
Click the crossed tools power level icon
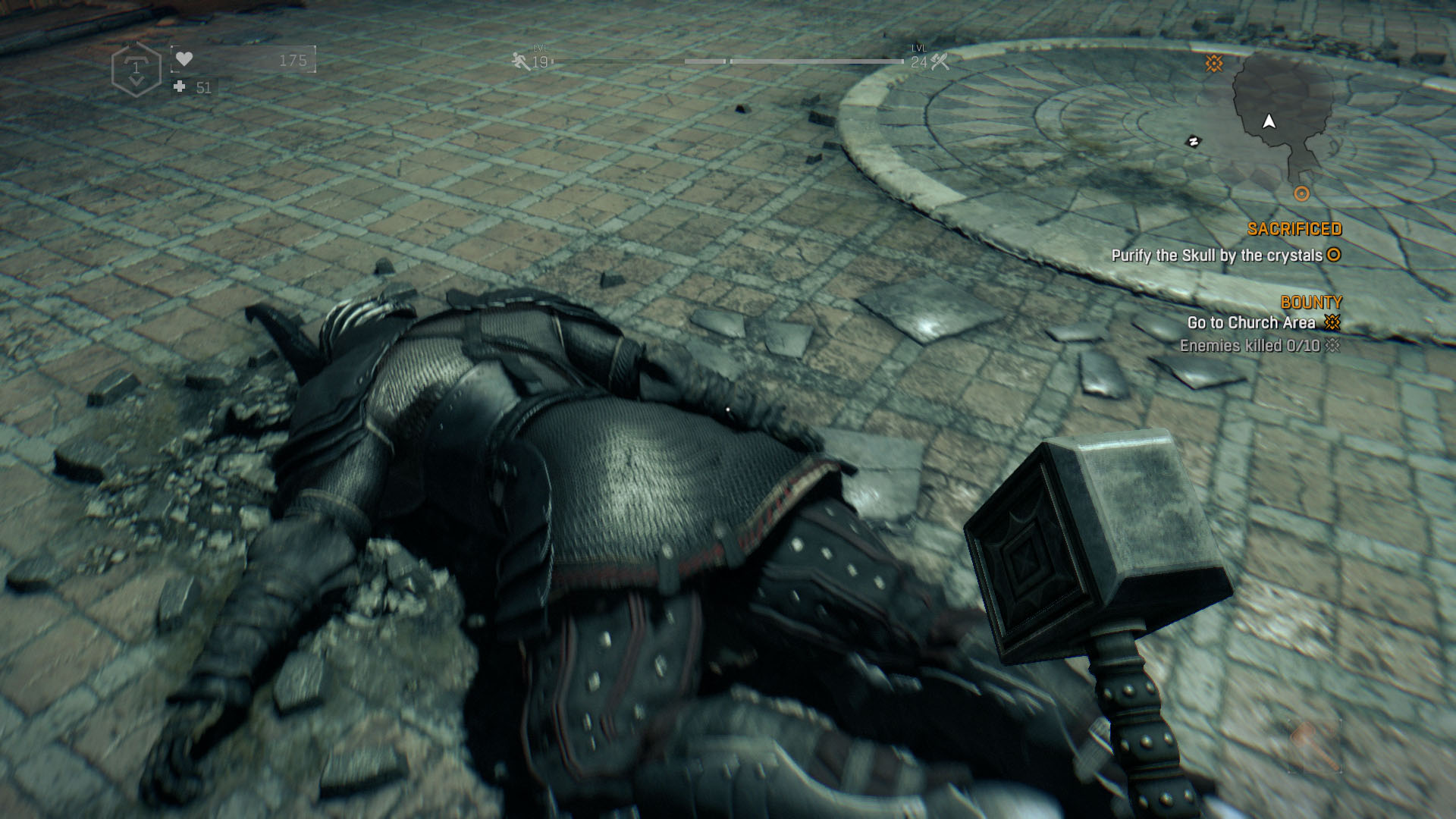(940, 61)
